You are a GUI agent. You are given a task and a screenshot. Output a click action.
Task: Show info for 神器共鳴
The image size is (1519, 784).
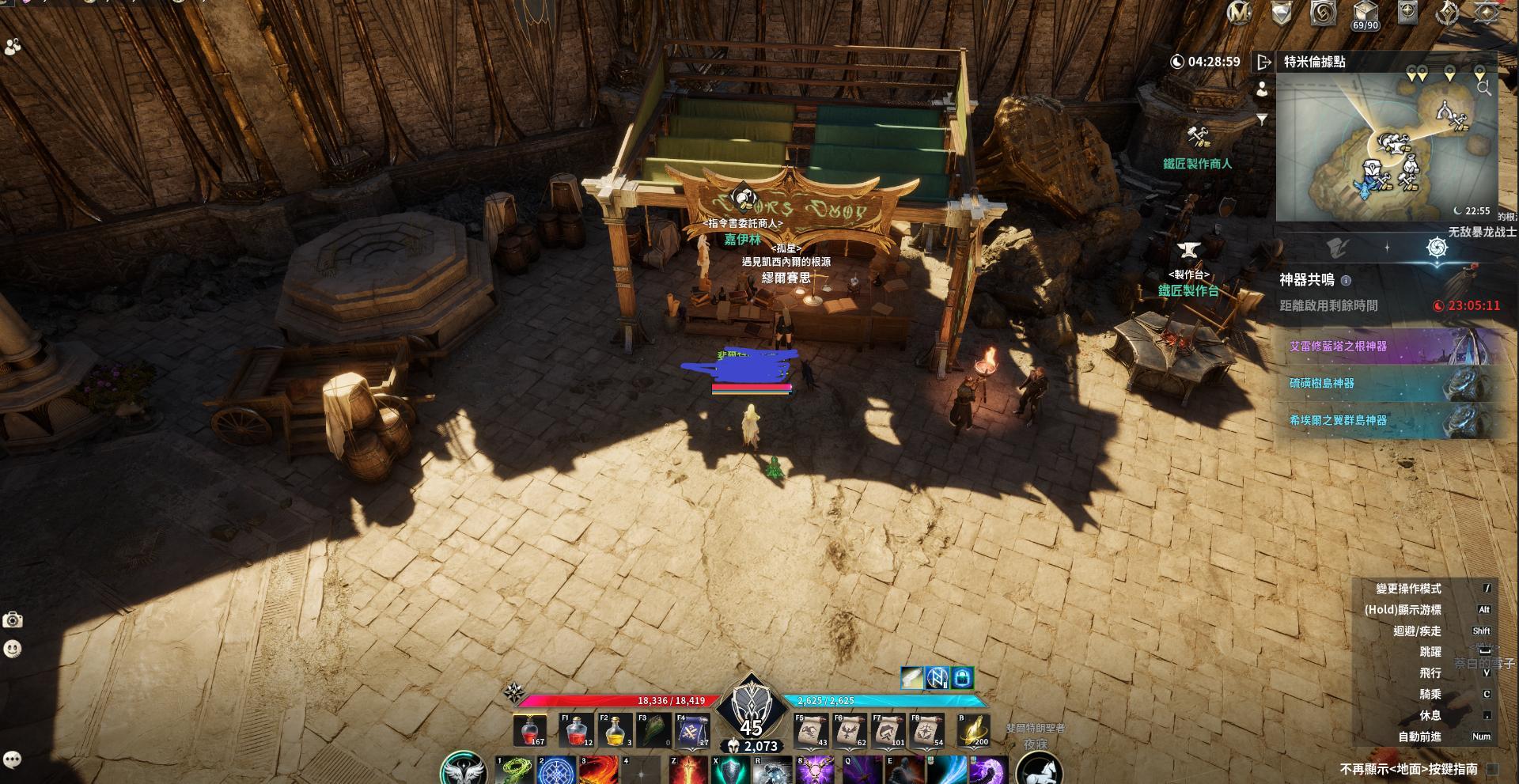(x=1347, y=280)
